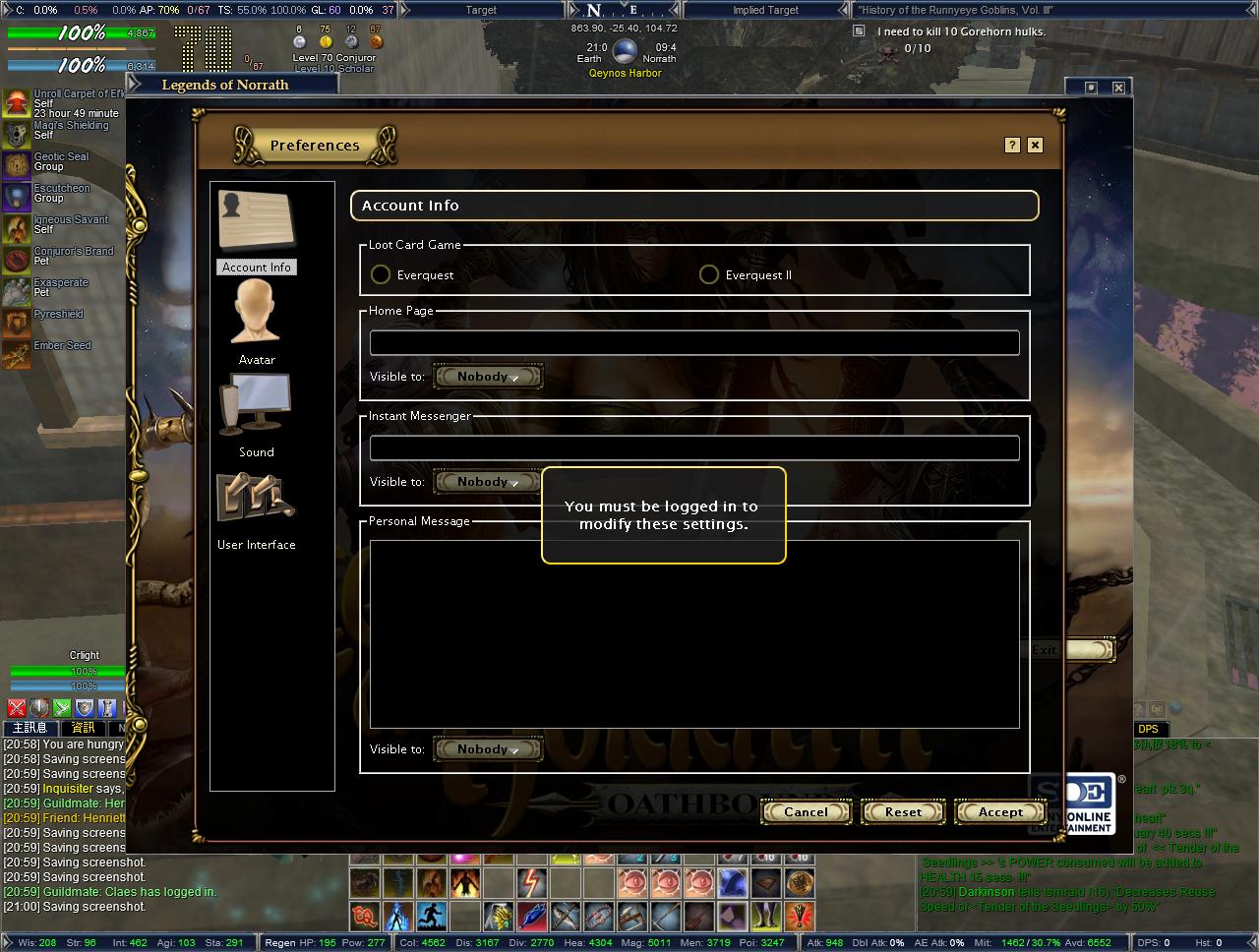Click the EQ icon on the hotbar
1259x952 pixels.
(x=363, y=917)
